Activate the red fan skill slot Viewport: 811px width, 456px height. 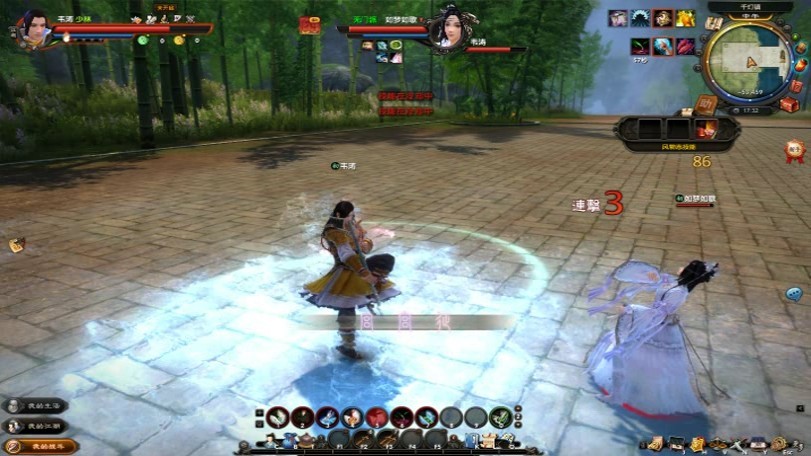click(377, 417)
